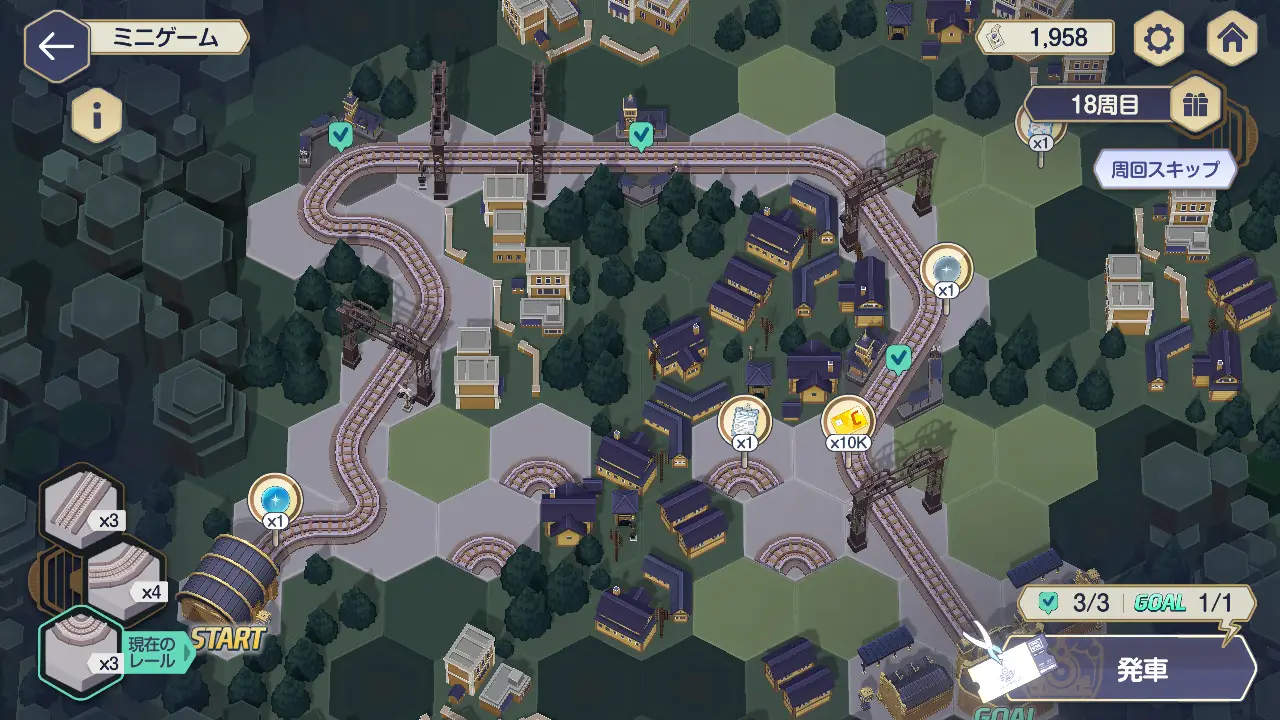Tap the 周回スキップ button
This screenshot has width=1280, height=720.
click(1166, 169)
